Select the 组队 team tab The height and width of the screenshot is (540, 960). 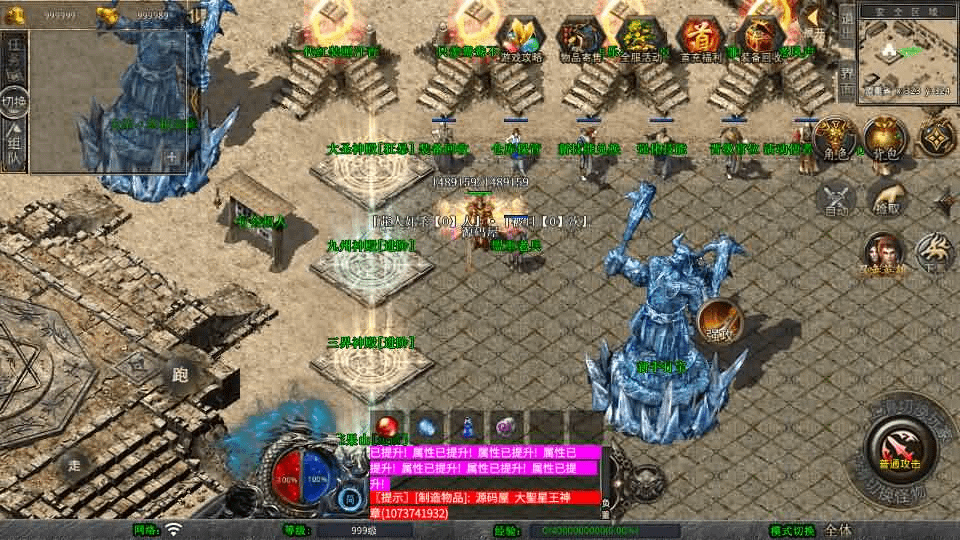coord(15,143)
